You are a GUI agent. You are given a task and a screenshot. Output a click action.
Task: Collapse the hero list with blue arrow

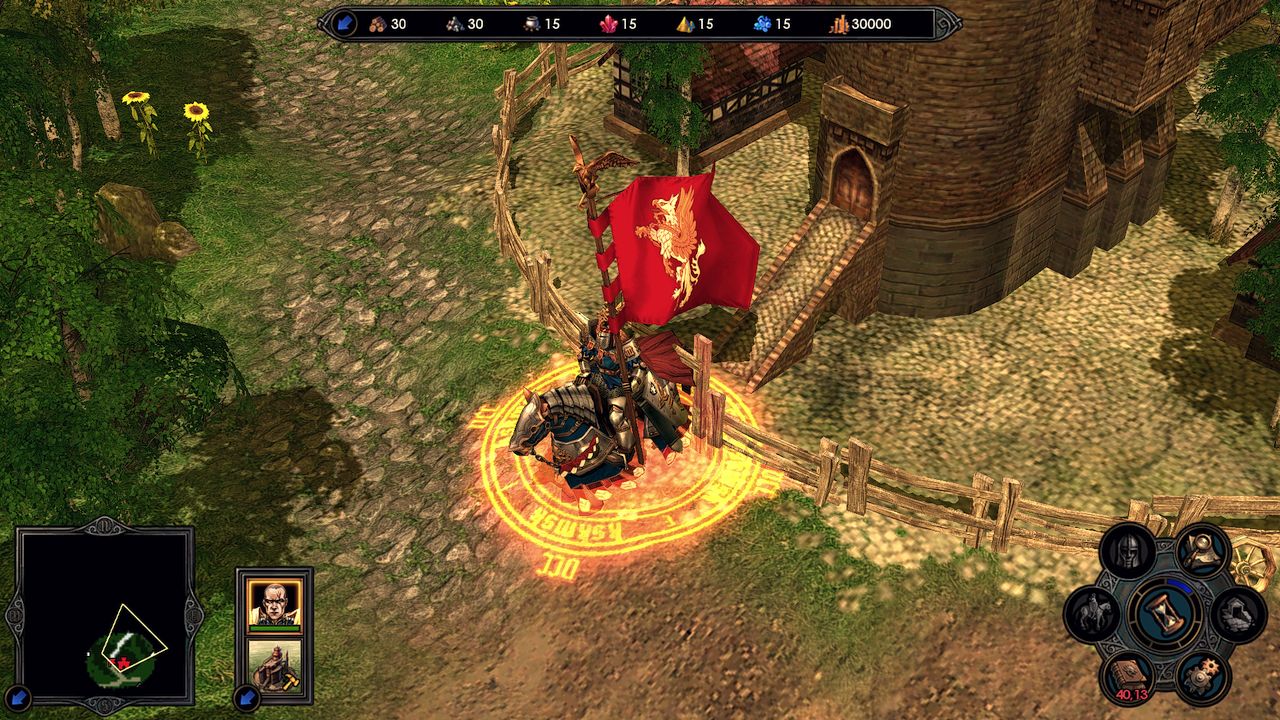[x=246, y=696]
